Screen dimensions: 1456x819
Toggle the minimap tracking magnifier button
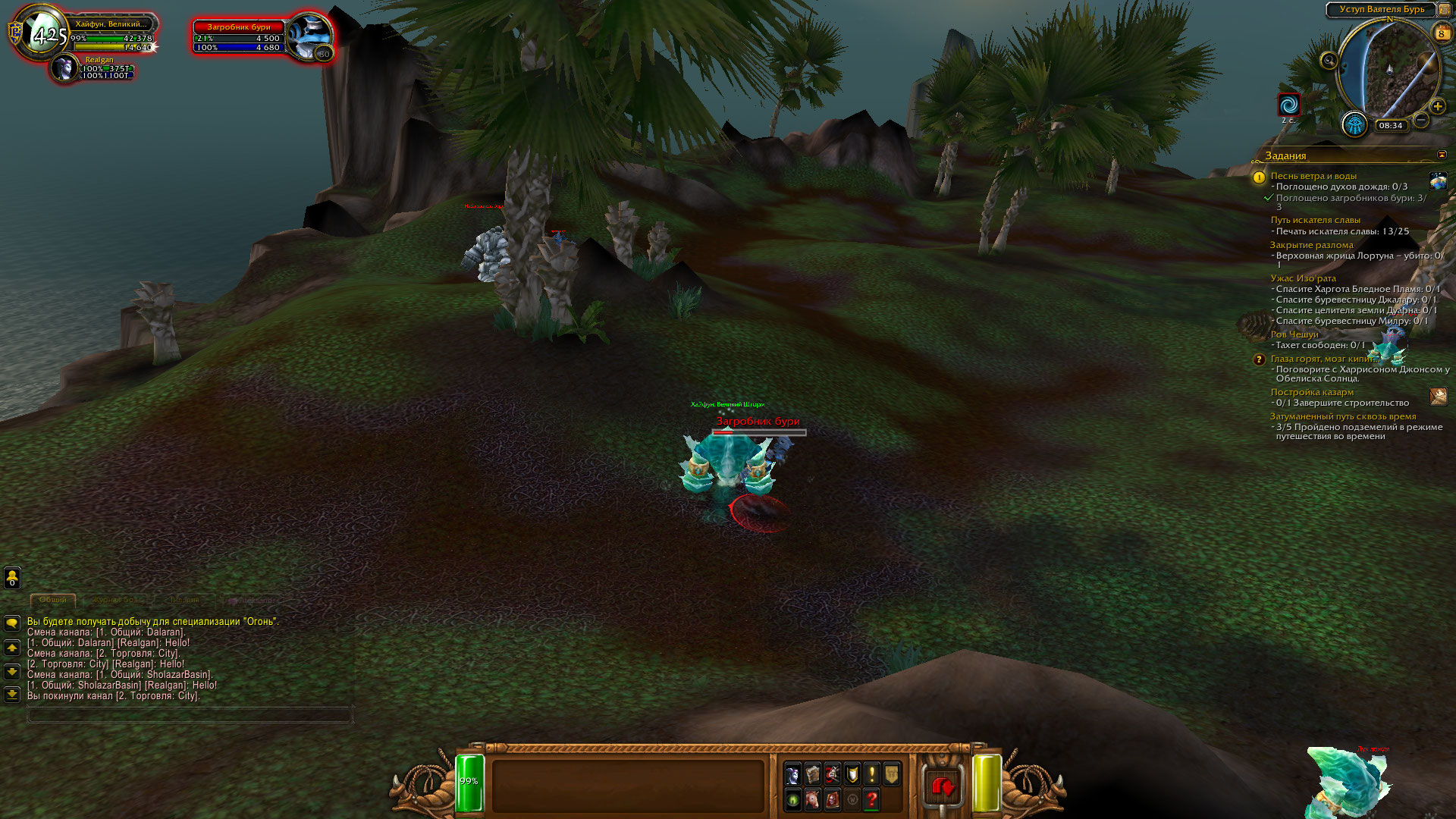pos(1329,61)
